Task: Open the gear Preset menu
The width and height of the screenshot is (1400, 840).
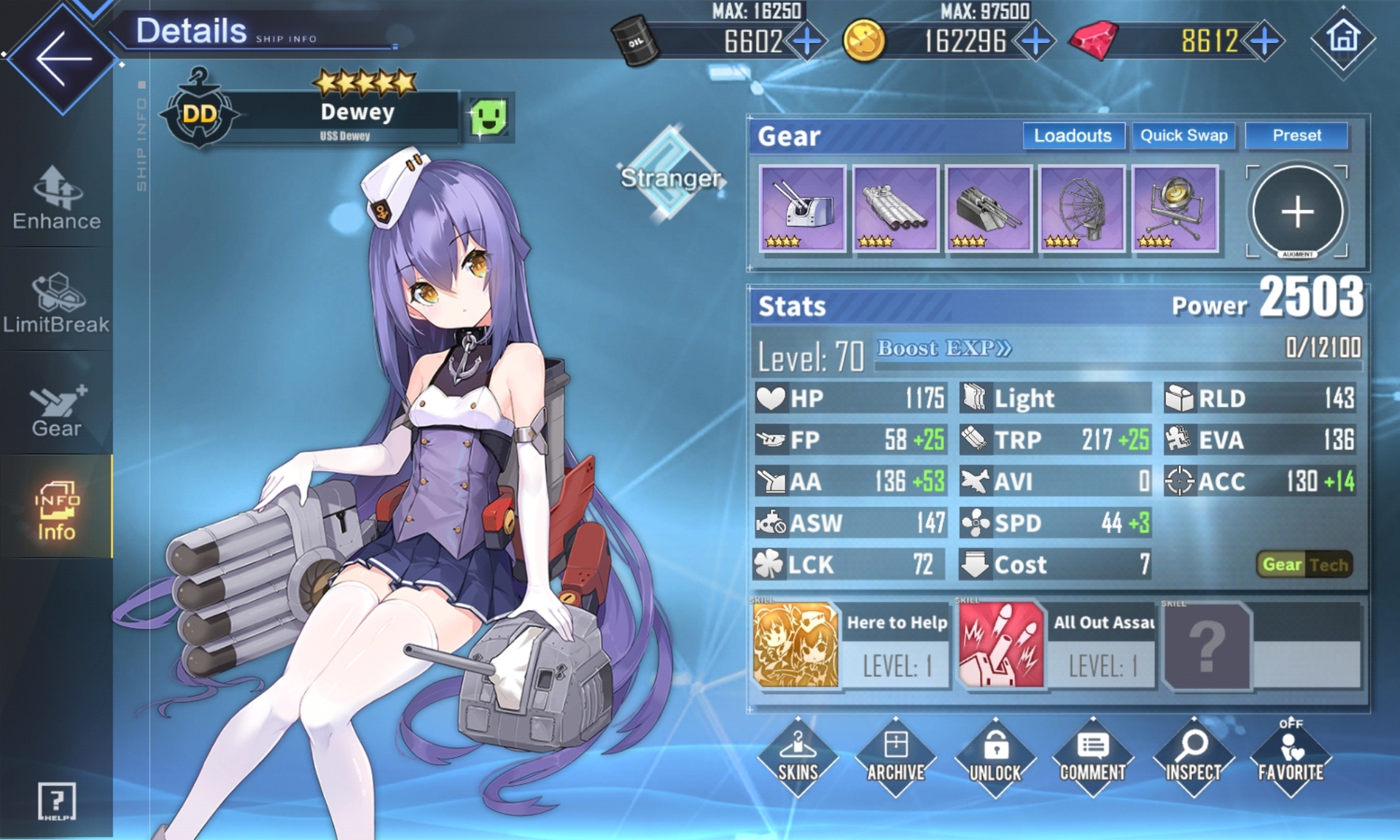Action: pyautogui.click(x=1296, y=136)
